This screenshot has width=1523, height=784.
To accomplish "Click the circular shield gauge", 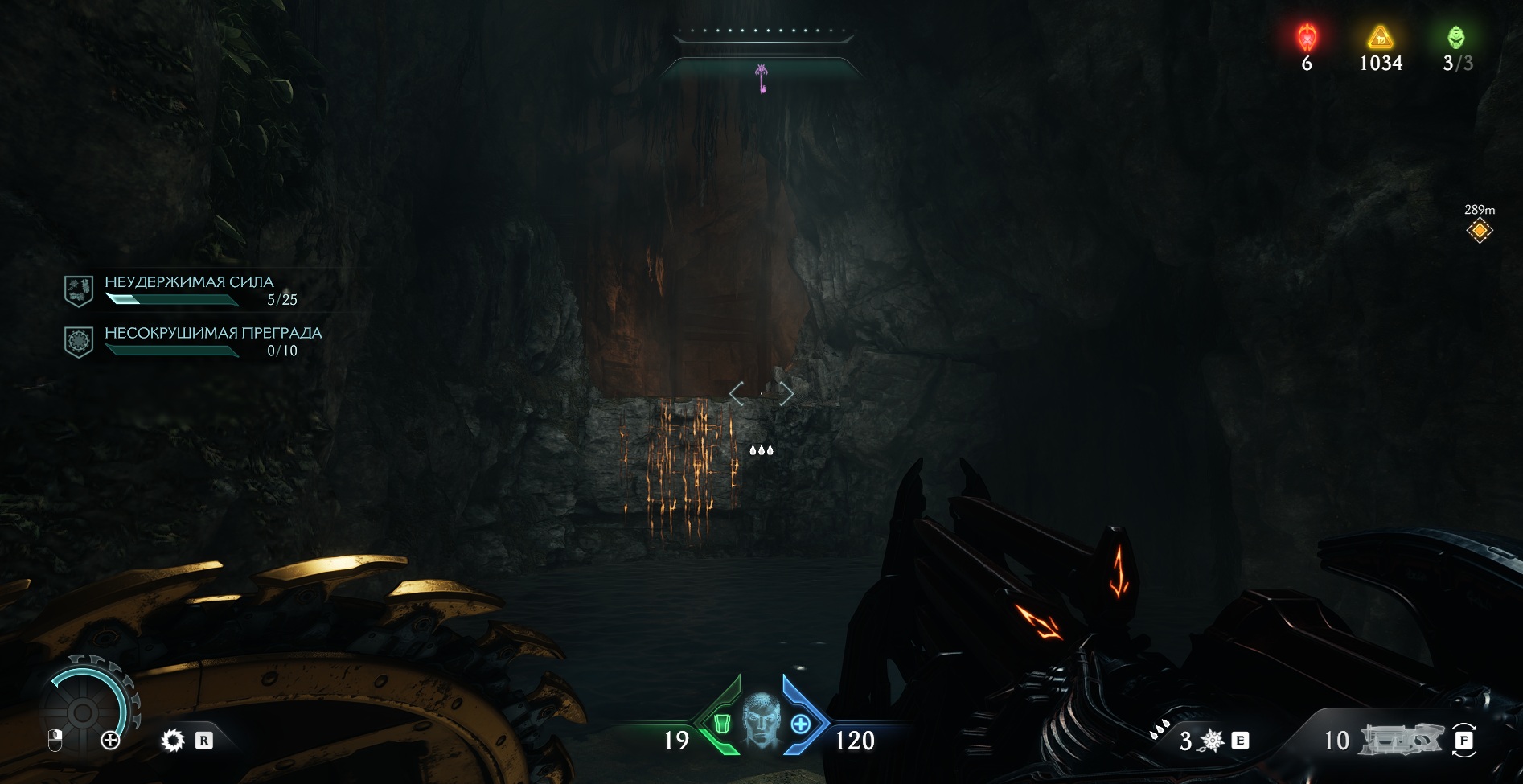I will (83, 711).
